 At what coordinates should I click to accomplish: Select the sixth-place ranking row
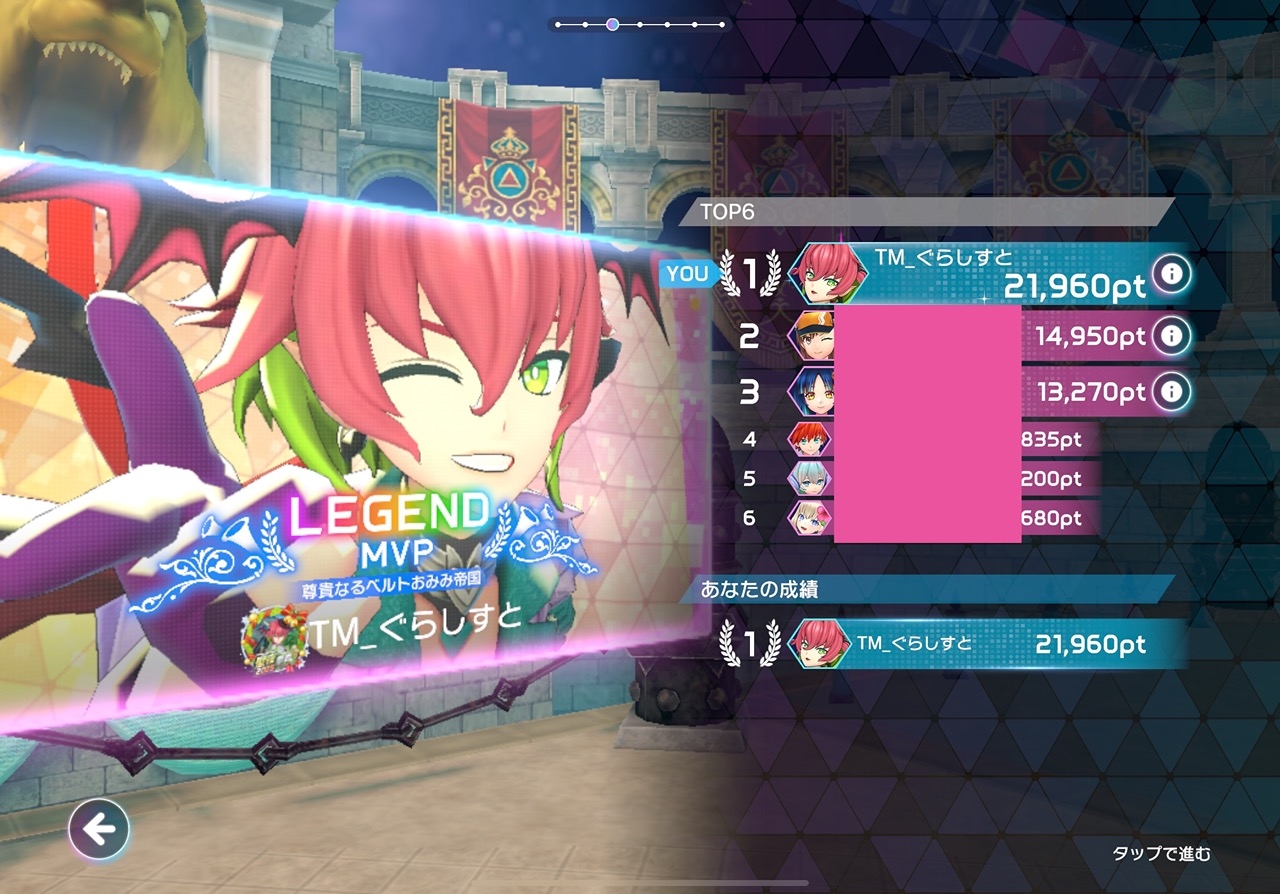click(920, 518)
